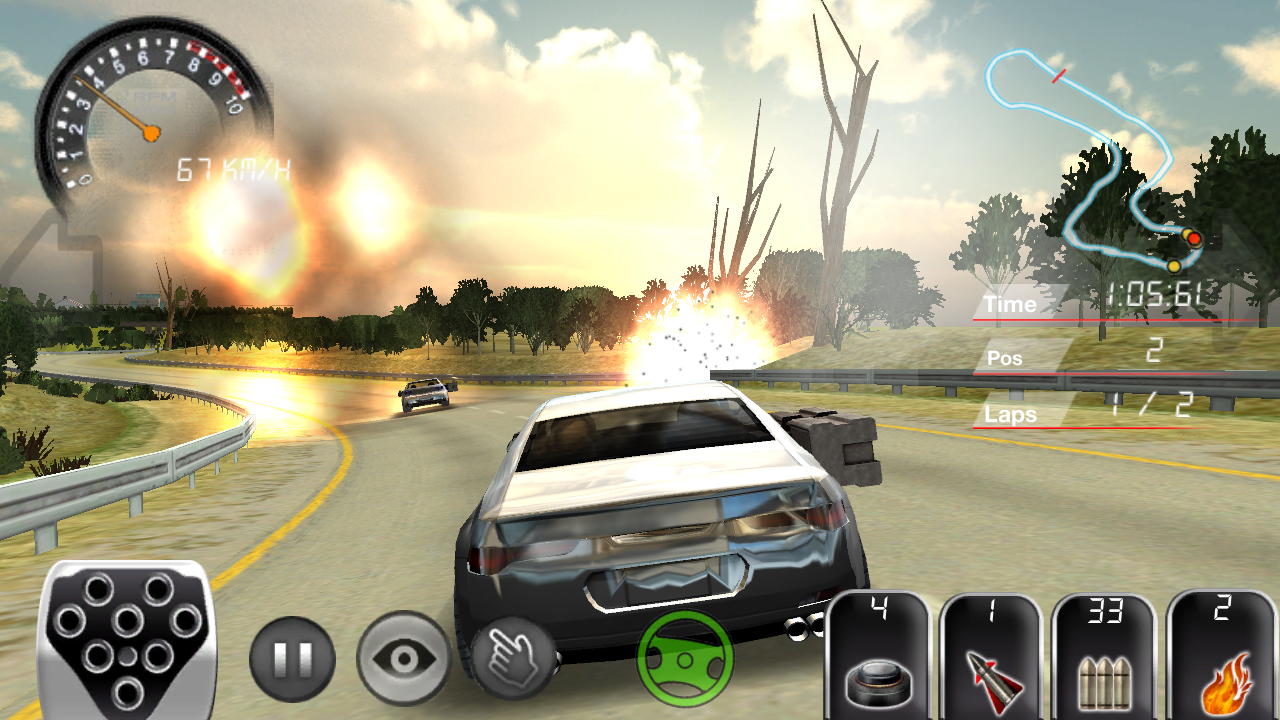The image size is (1280, 720).
Task: Use the flame nitro boost
Action: click(1222, 657)
